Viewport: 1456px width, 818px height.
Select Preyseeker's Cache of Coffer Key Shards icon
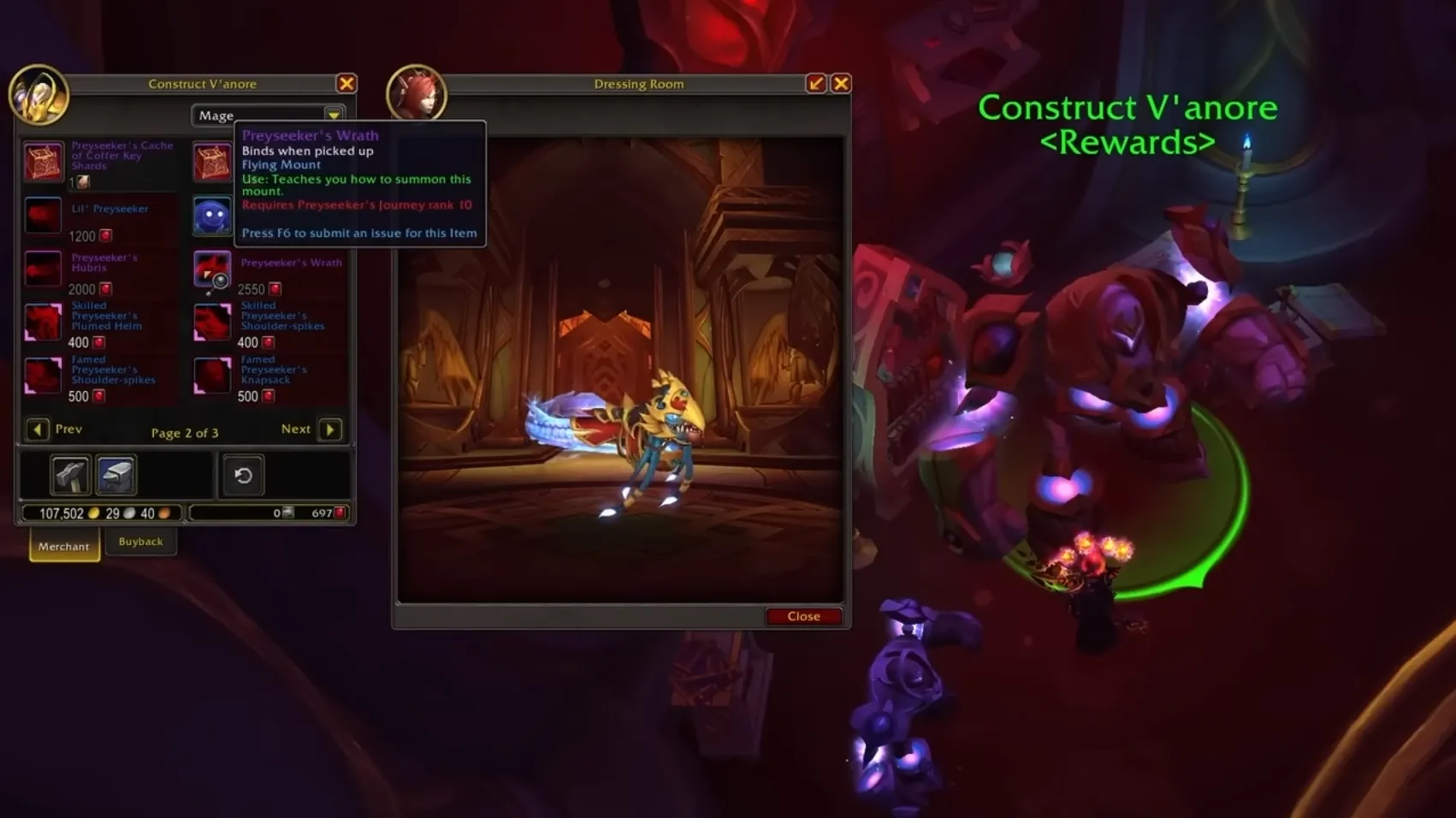[43, 161]
